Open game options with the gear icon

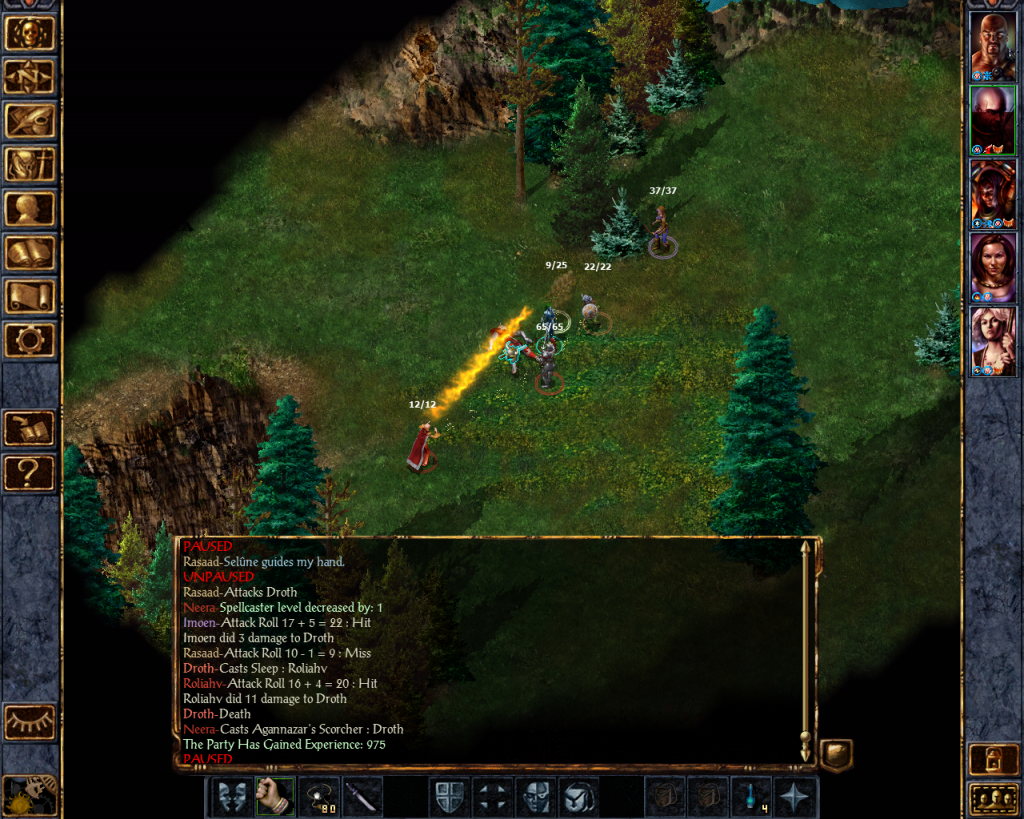coord(30,341)
